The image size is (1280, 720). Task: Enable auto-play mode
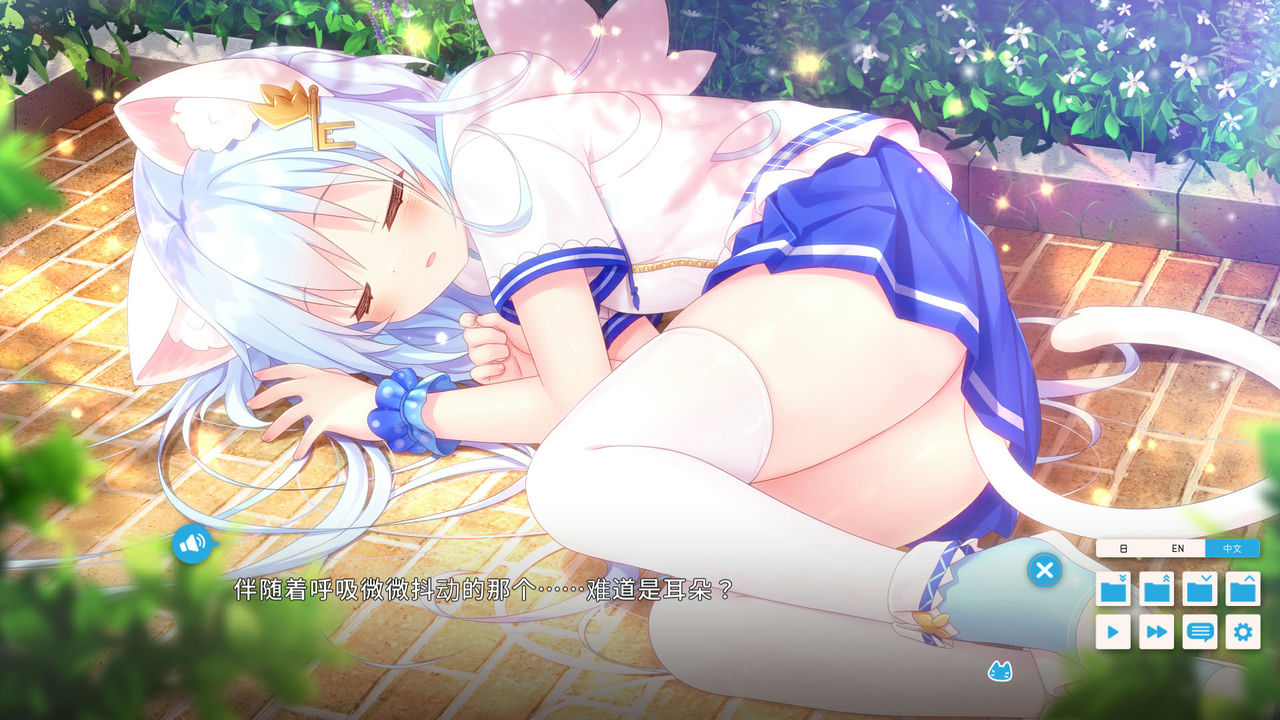pos(1113,632)
